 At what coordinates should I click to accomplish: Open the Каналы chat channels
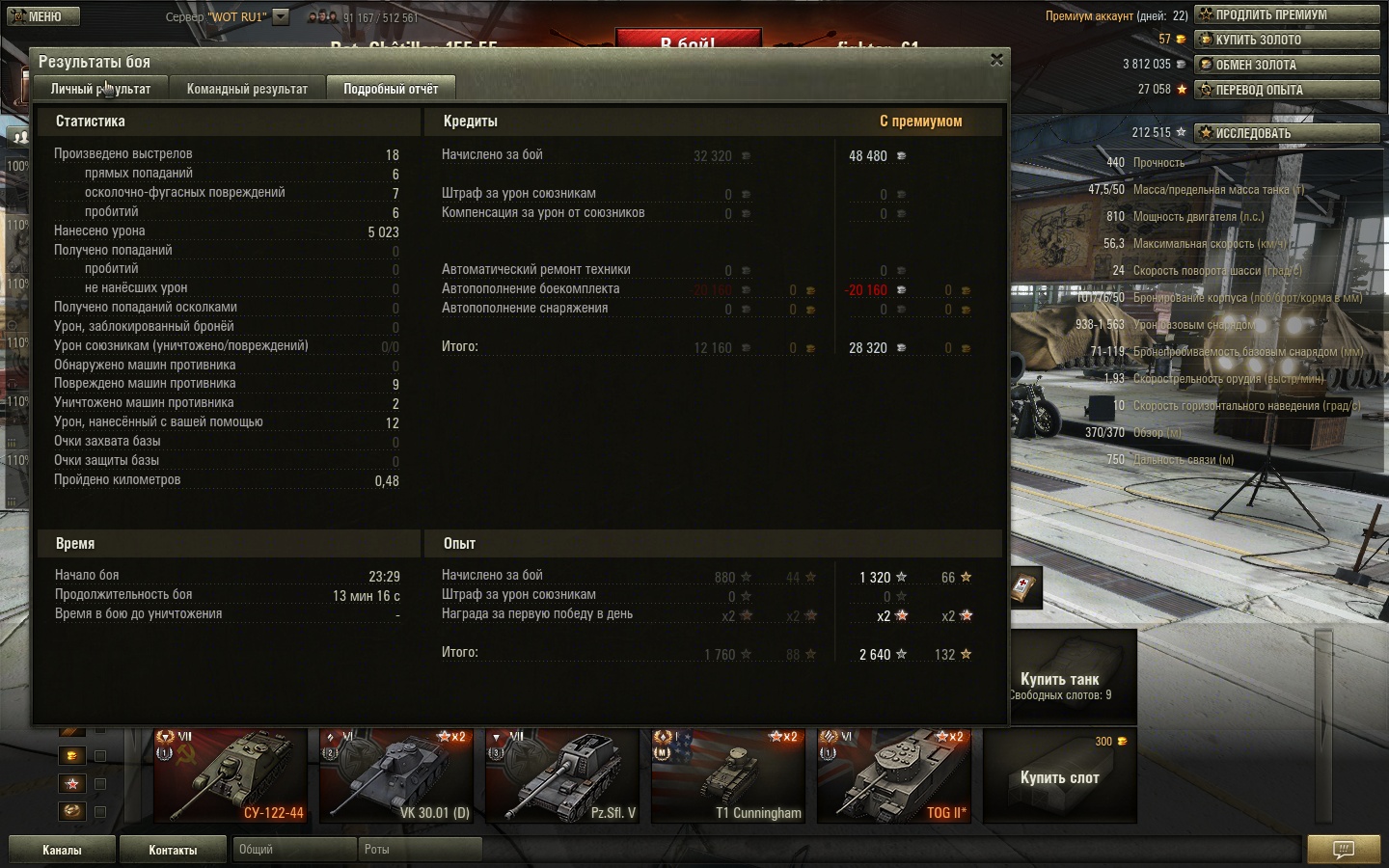click(62, 850)
